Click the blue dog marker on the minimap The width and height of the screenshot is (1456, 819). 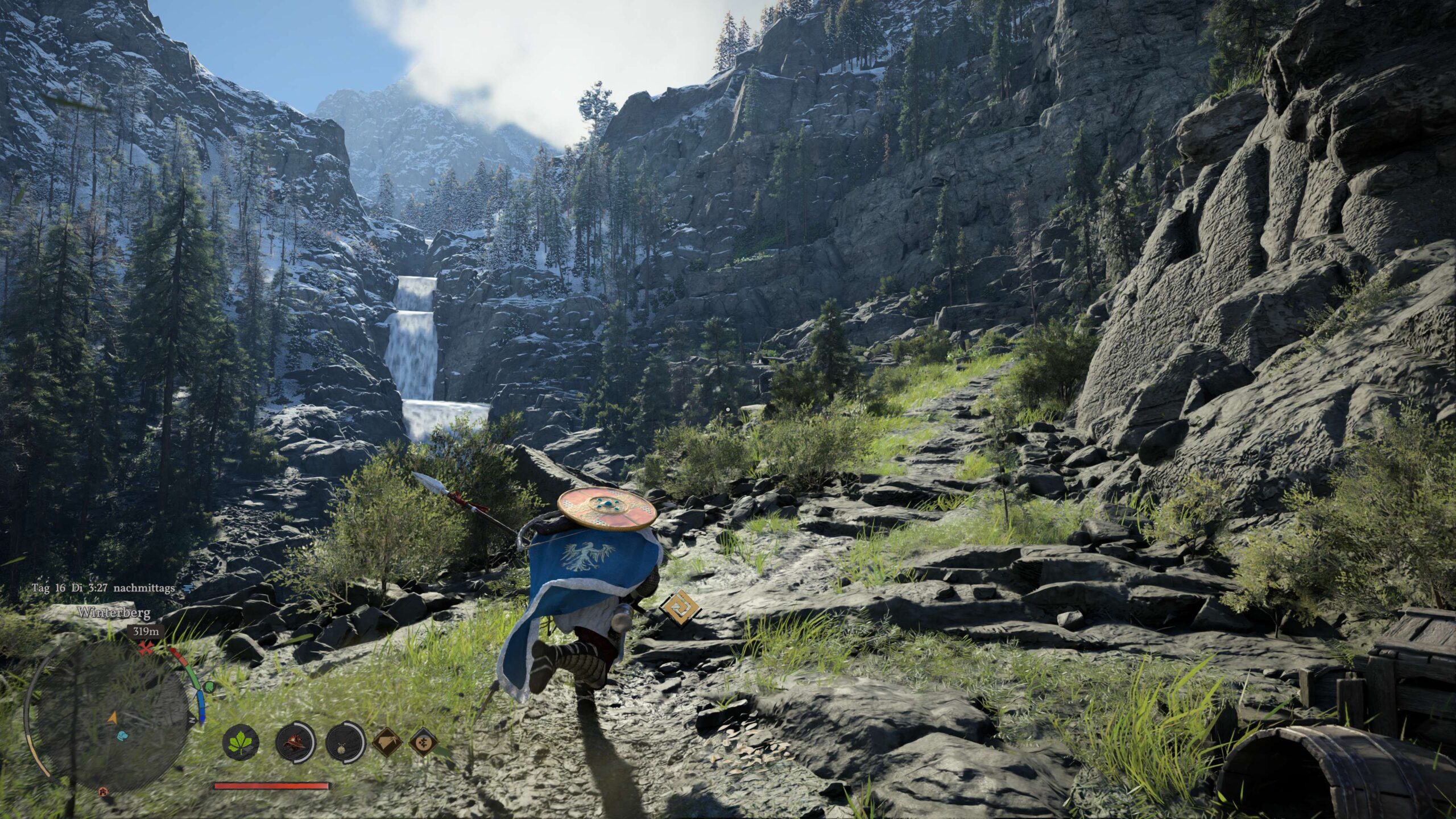pyautogui.click(x=121, y=735)
